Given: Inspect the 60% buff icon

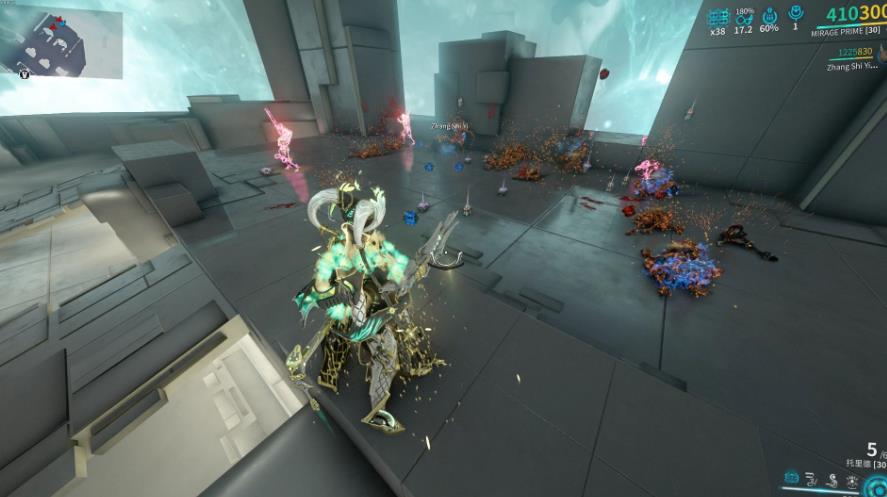Looking at the screenshot, I should (769, 16).
